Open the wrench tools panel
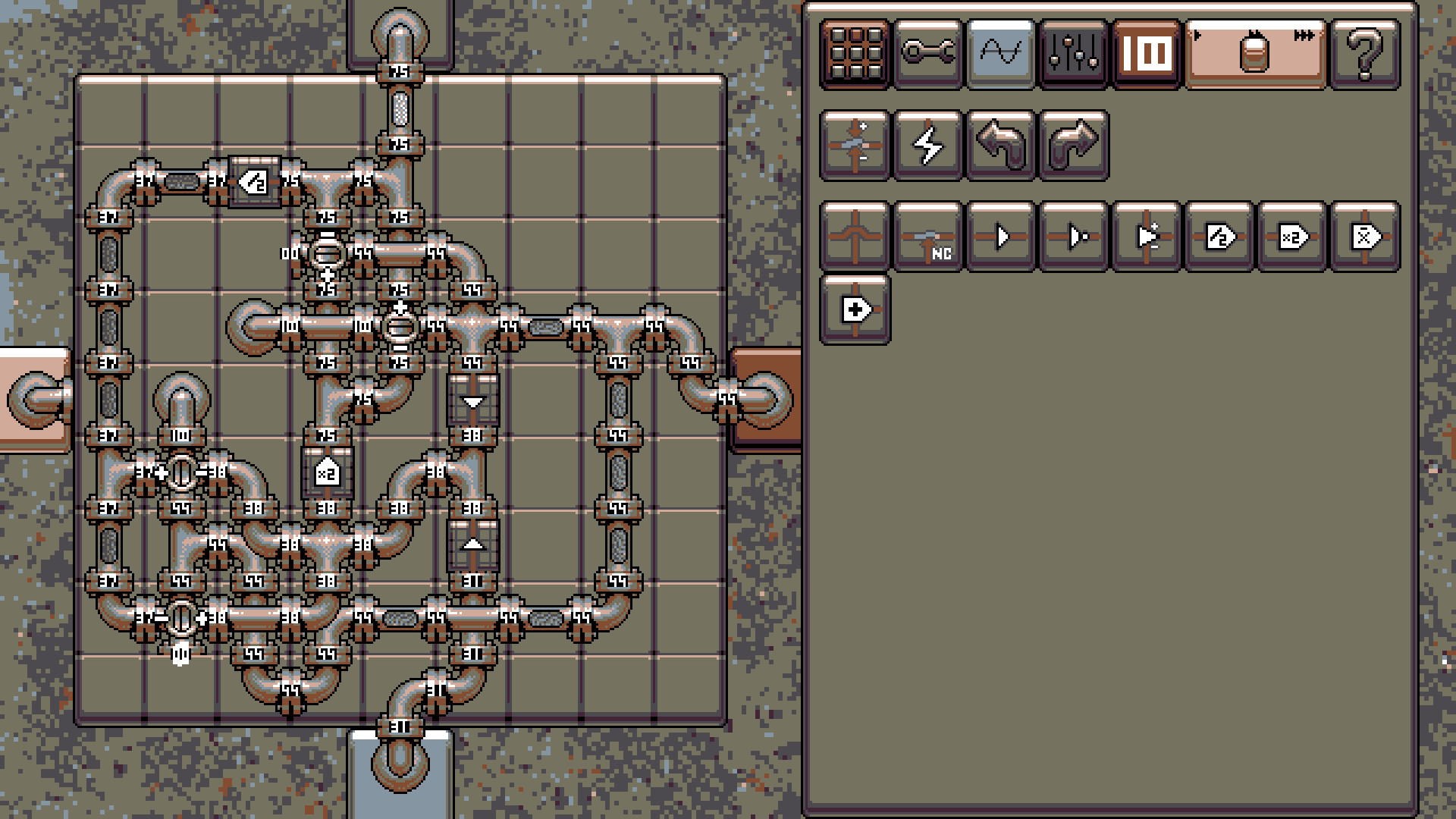 click(927, 52)
